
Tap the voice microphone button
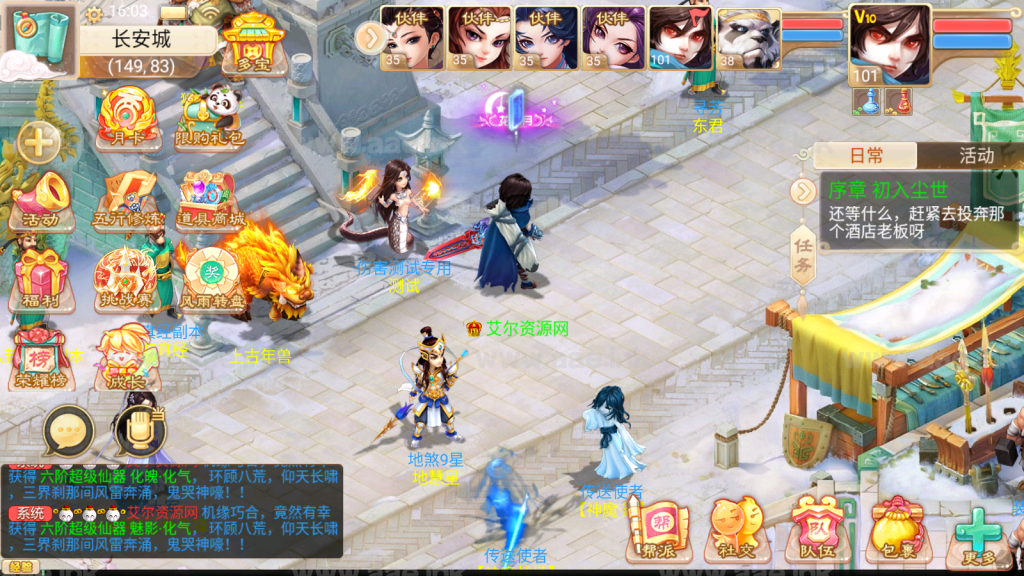tap(139, 431)
